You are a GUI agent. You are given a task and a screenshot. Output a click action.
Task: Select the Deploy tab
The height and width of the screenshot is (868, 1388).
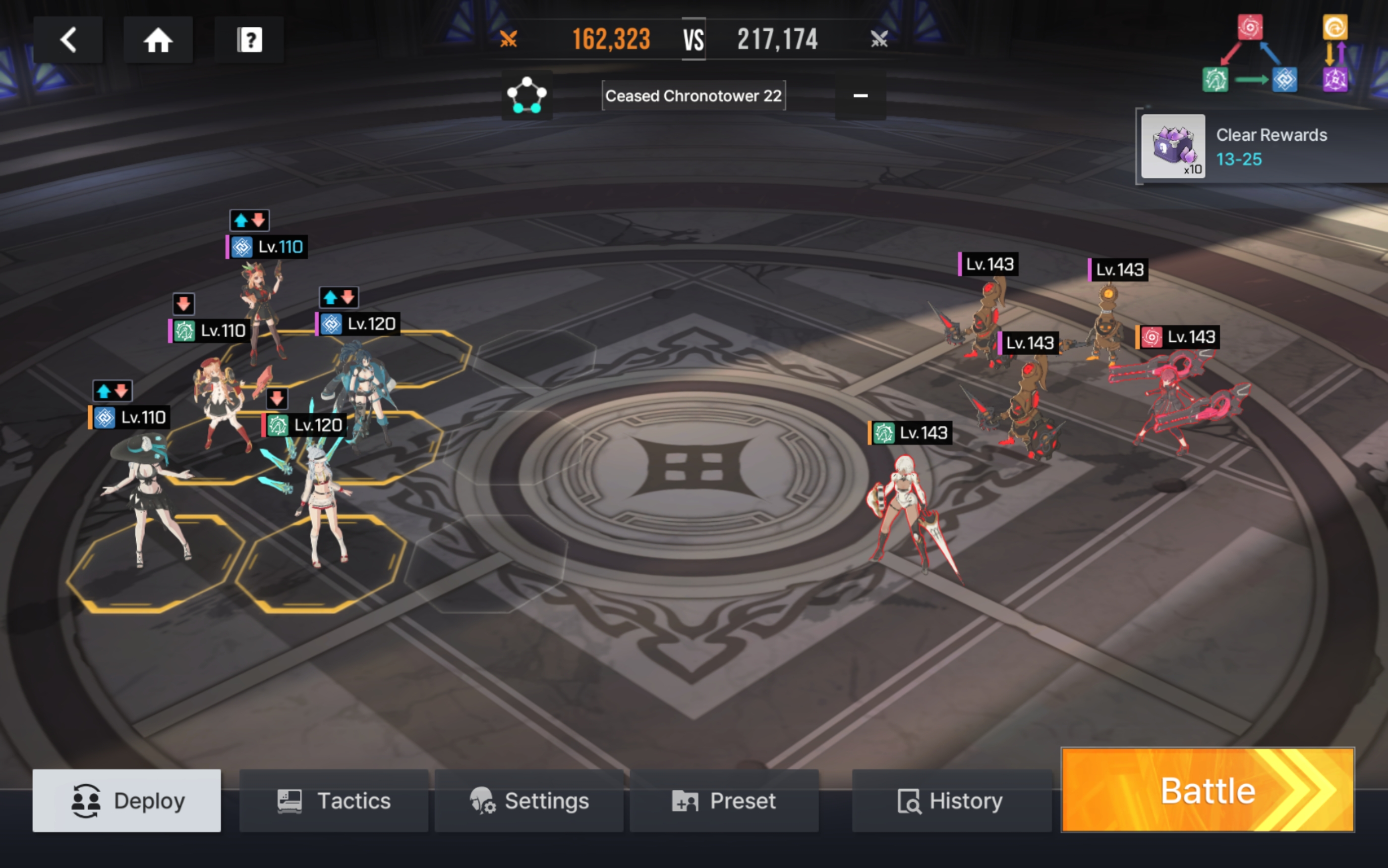[x=127, y=800]
